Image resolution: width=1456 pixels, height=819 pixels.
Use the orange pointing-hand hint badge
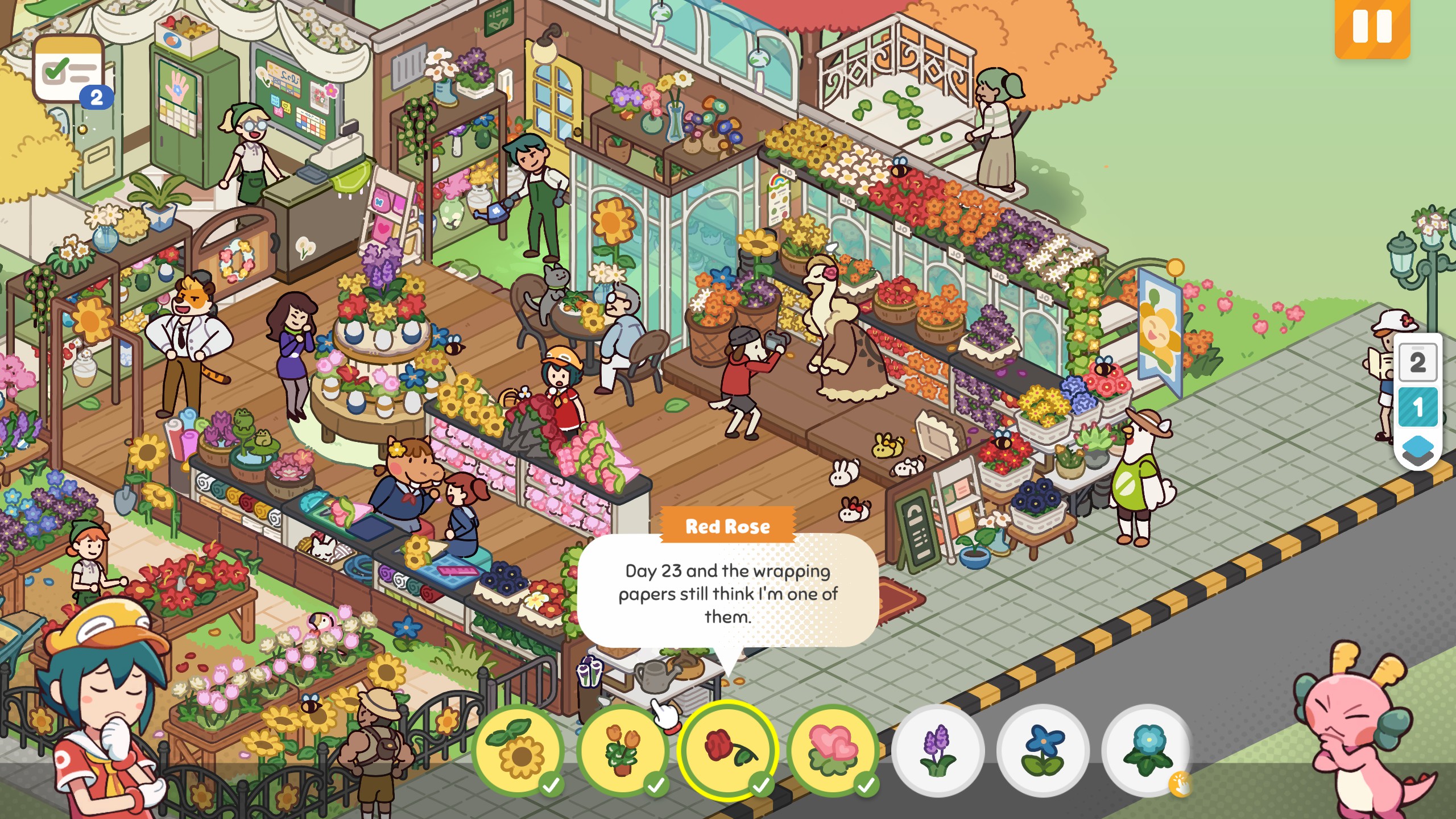tap(1180, 785)
